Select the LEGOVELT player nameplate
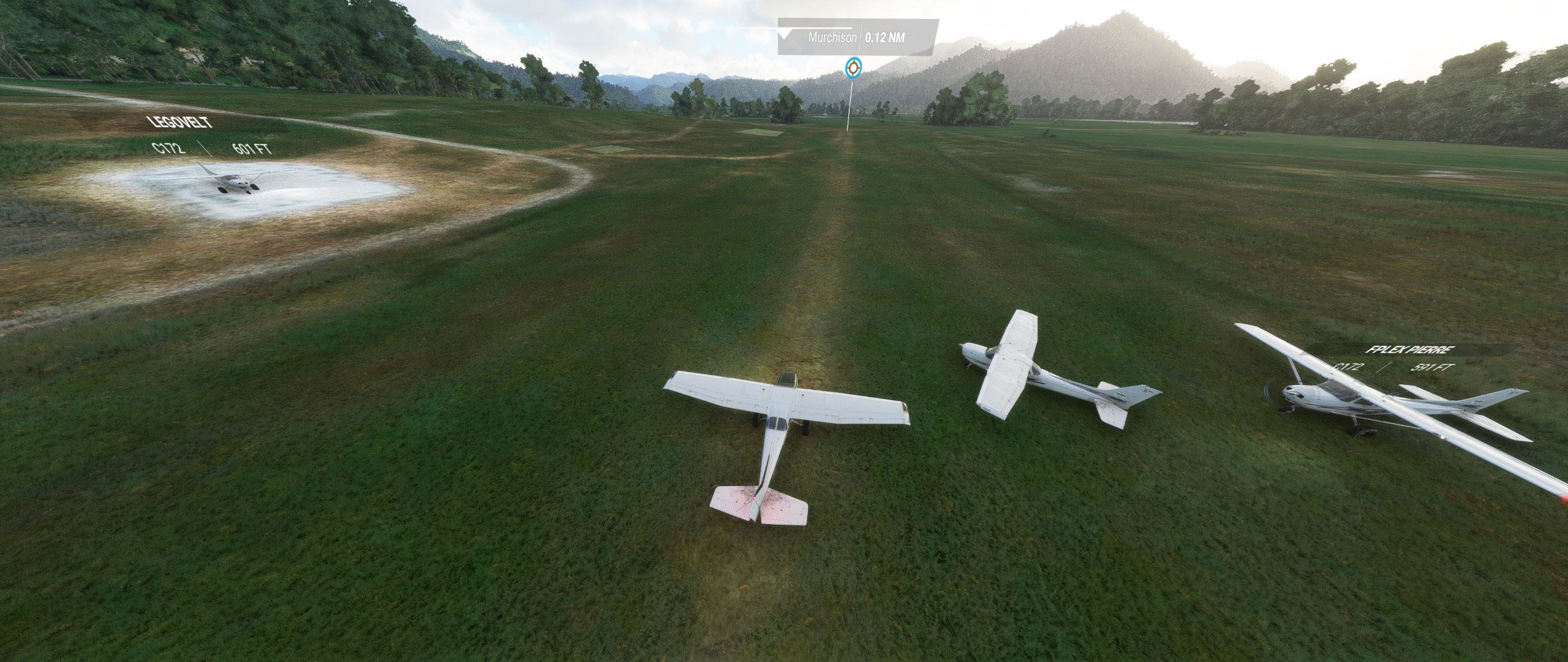The height and width of the screenshot is (662, 1568). click(181, 123)
